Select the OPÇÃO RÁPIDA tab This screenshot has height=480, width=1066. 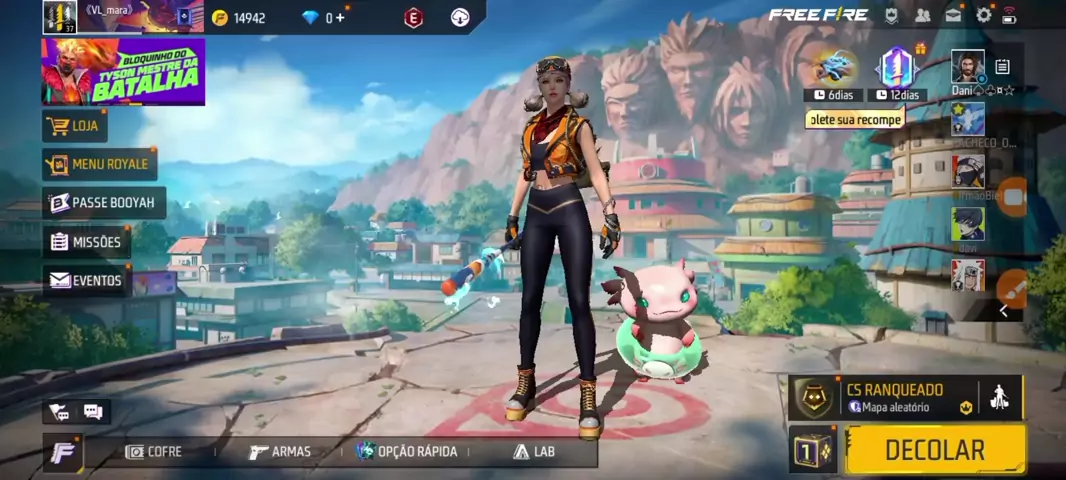pos(407,452)
